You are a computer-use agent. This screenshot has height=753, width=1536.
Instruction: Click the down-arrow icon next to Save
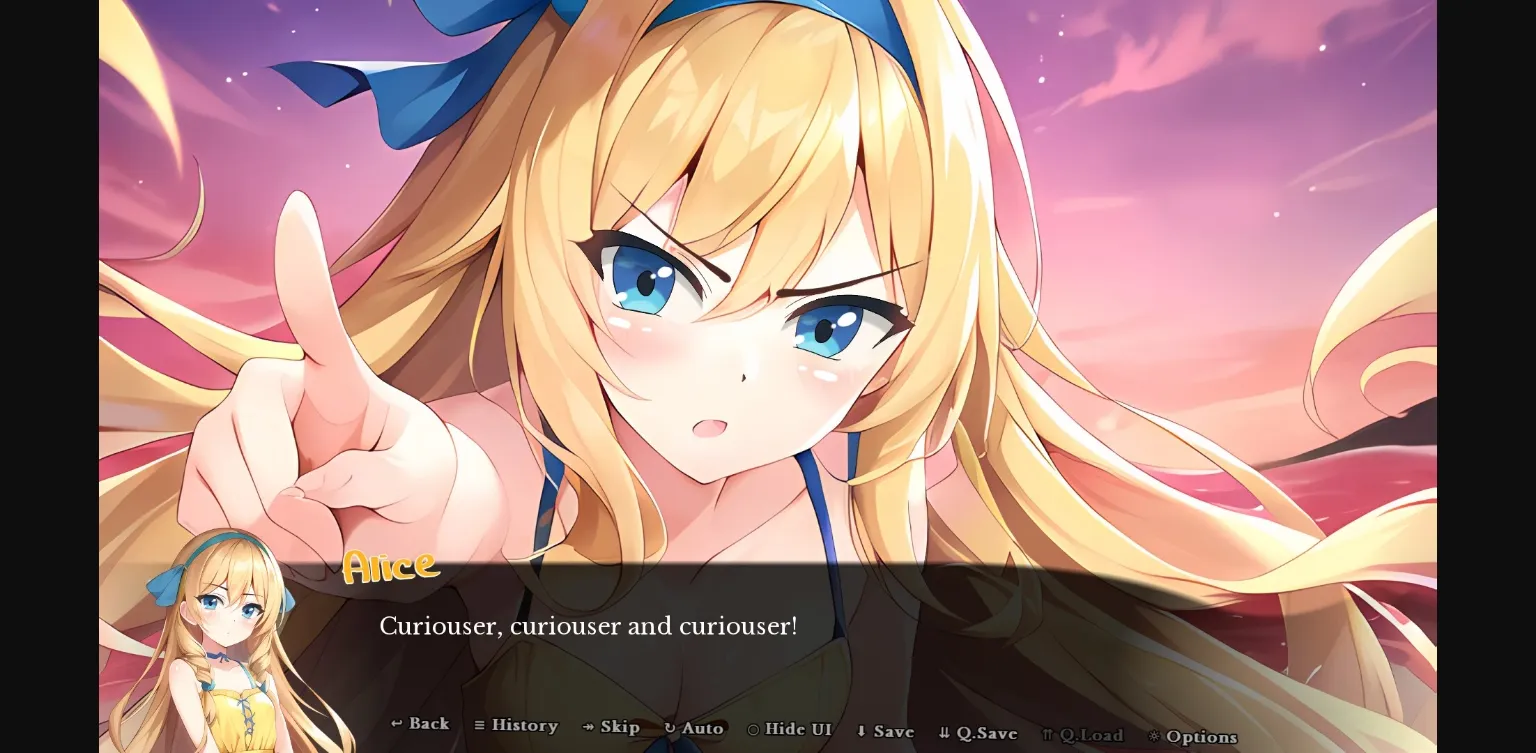[861, 731]
